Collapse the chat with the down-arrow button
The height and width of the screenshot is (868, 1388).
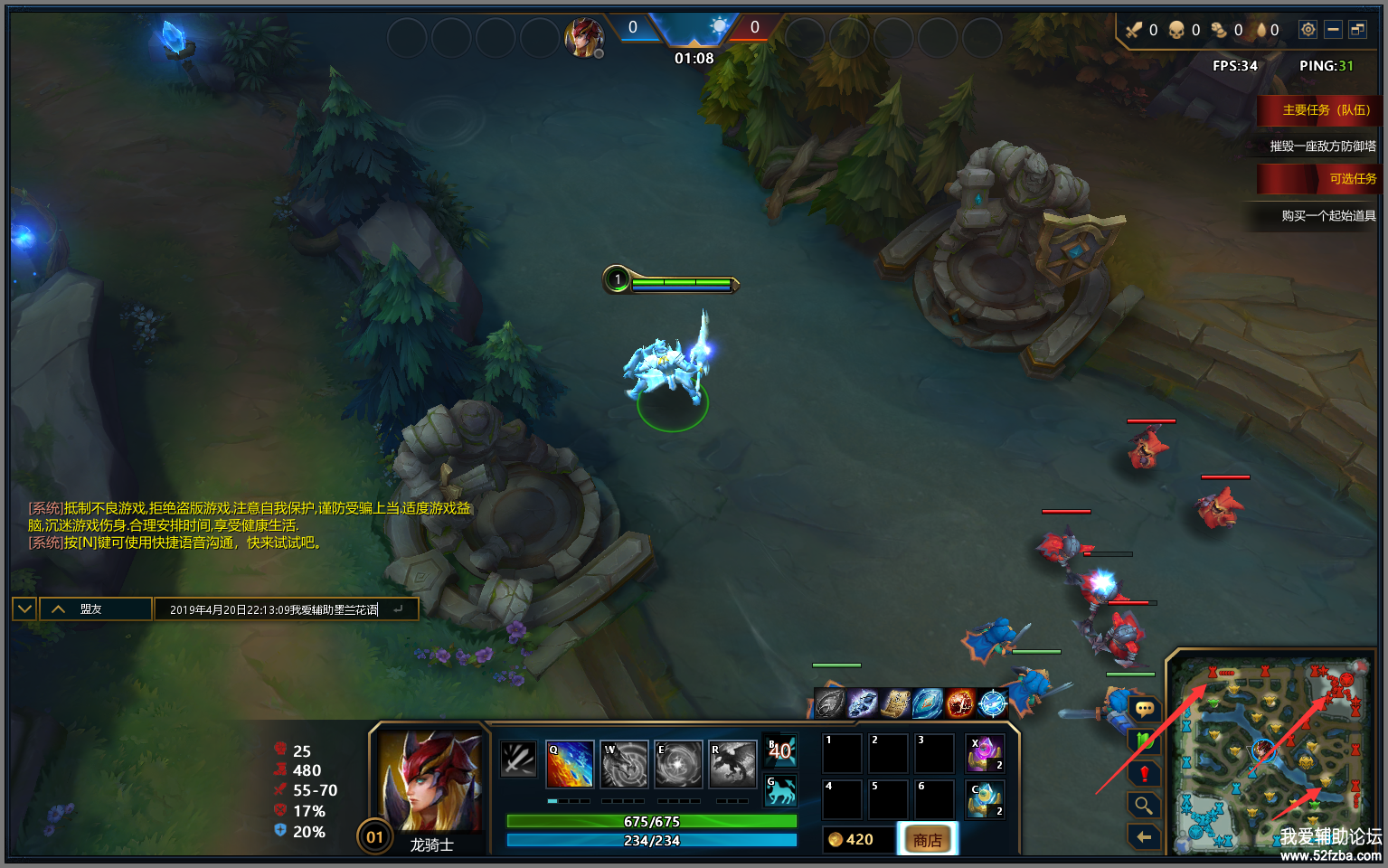(24, 609)
